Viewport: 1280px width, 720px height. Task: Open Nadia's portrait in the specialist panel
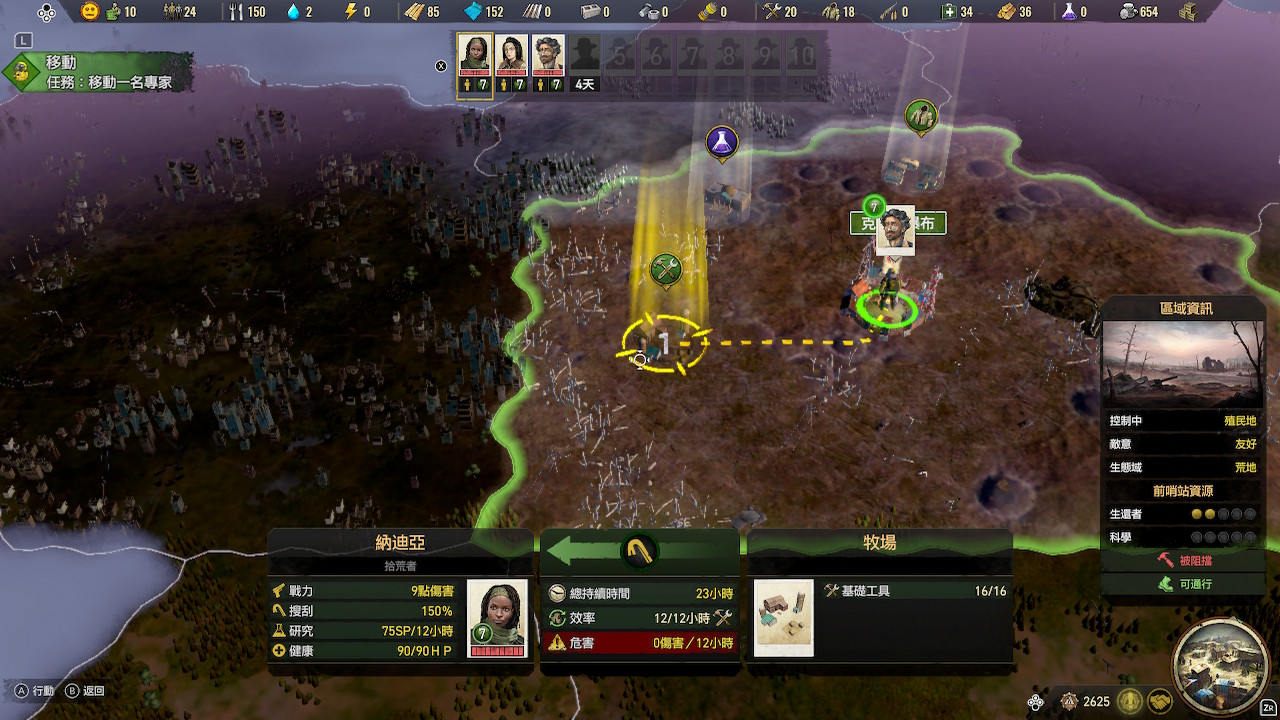[x=497, y=616]
